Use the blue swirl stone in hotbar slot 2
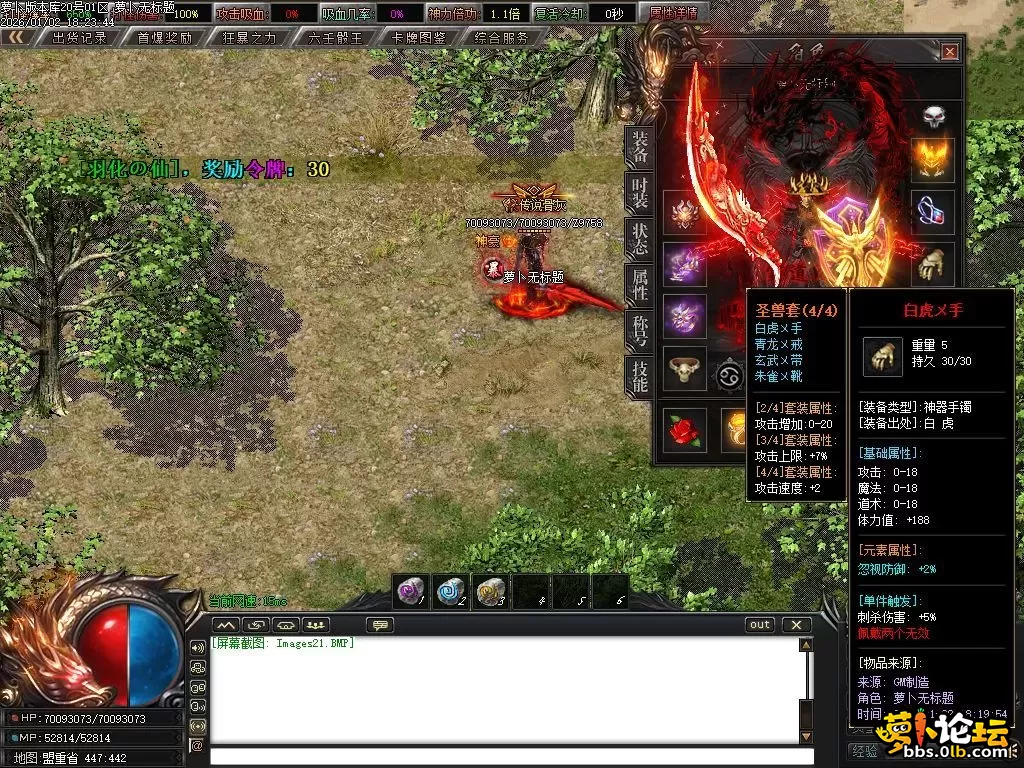This screenshot has width=1024, height=768. tap(450, 591)
